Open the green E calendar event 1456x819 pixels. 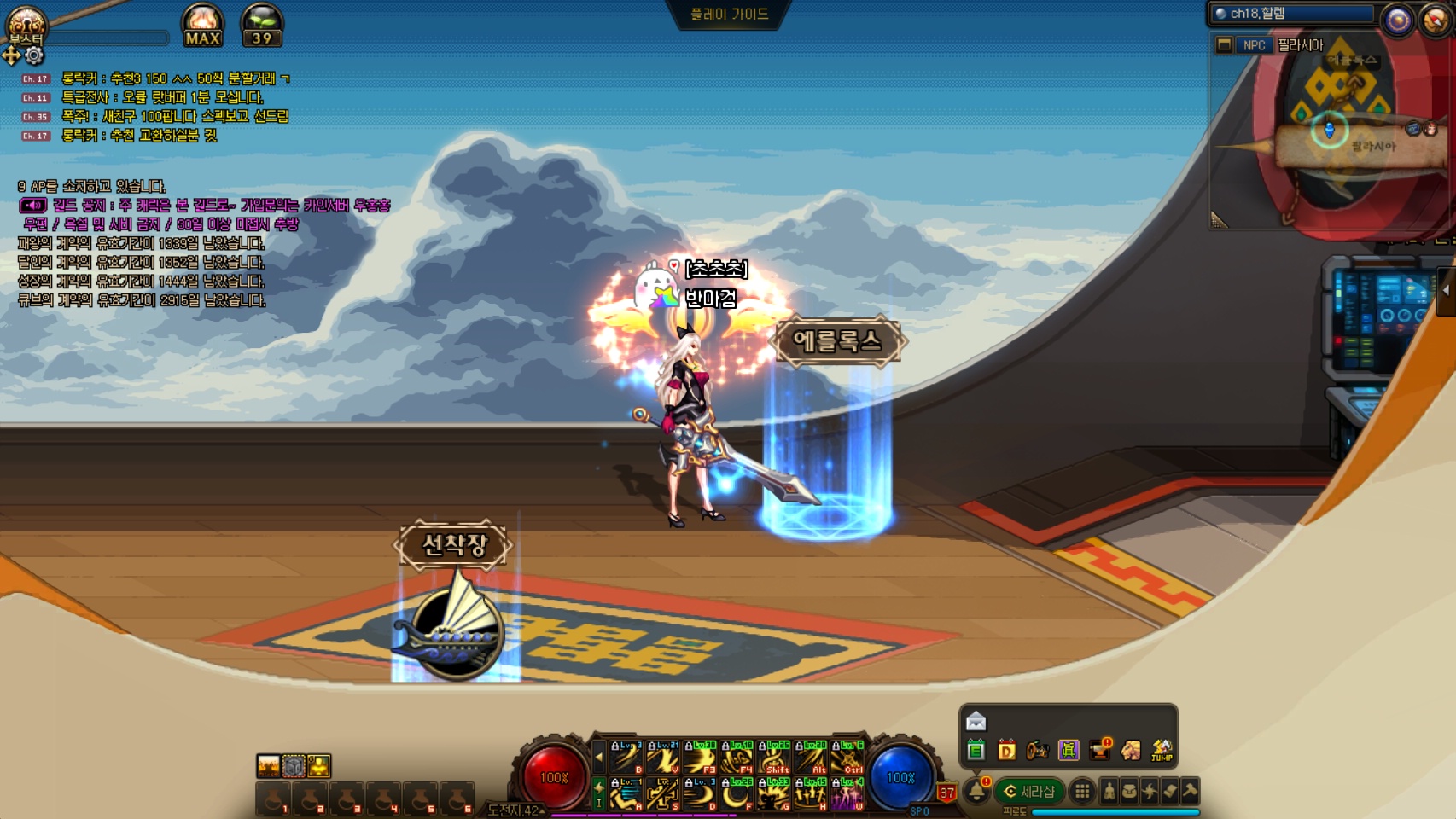click(x=976, y=751)
